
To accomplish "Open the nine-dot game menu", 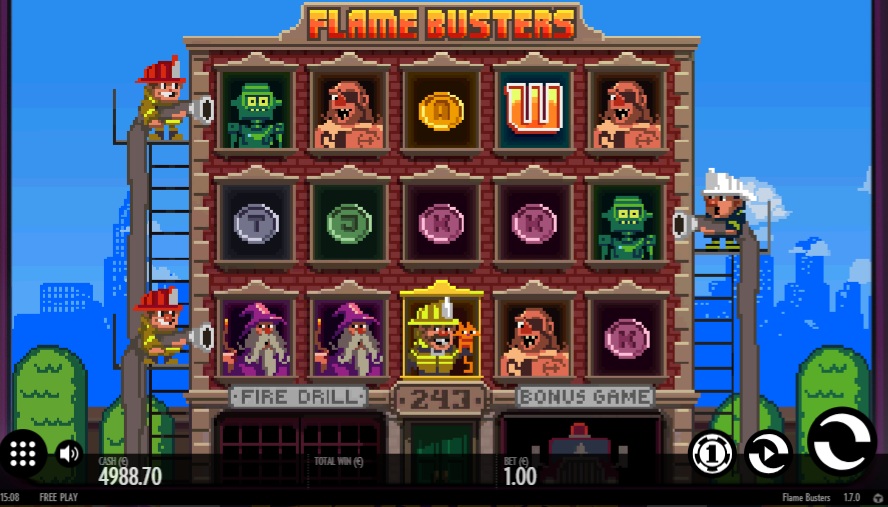I will pos(23,453).
